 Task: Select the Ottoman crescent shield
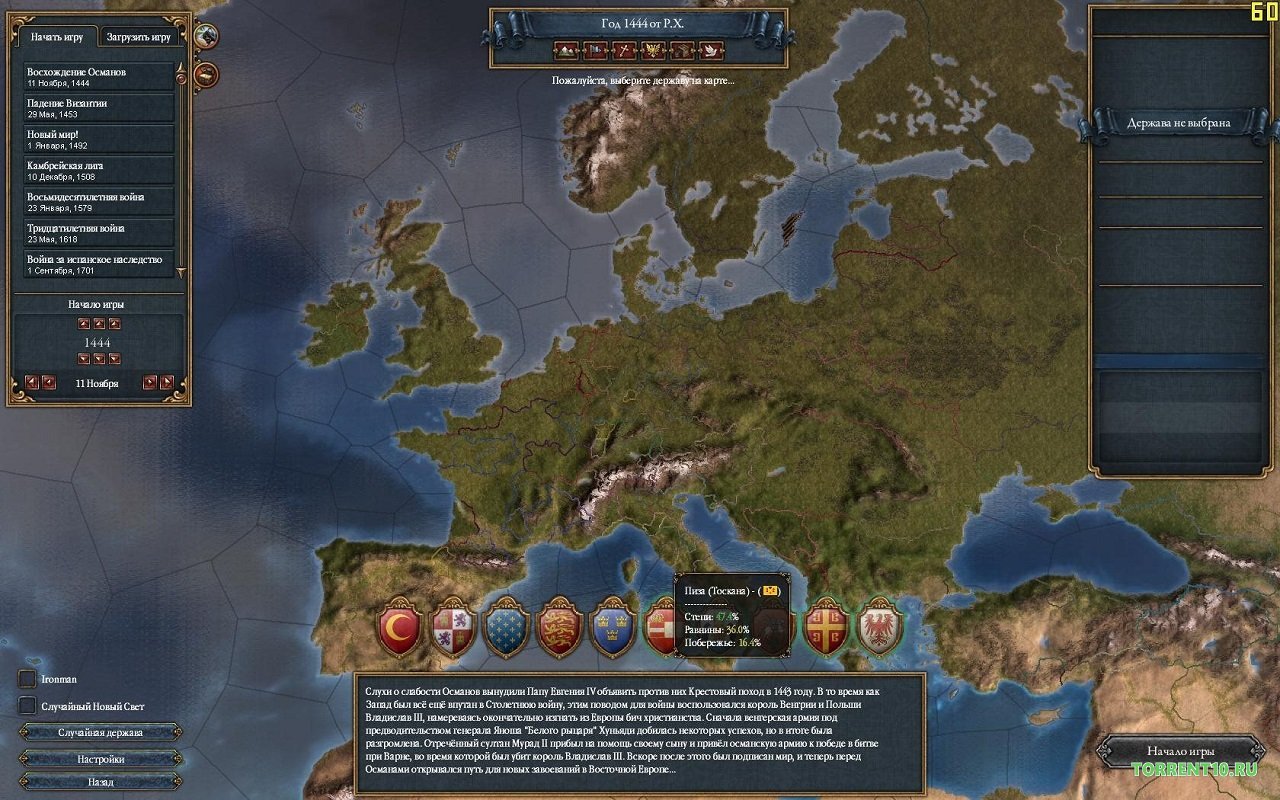(x=397, y=628)
